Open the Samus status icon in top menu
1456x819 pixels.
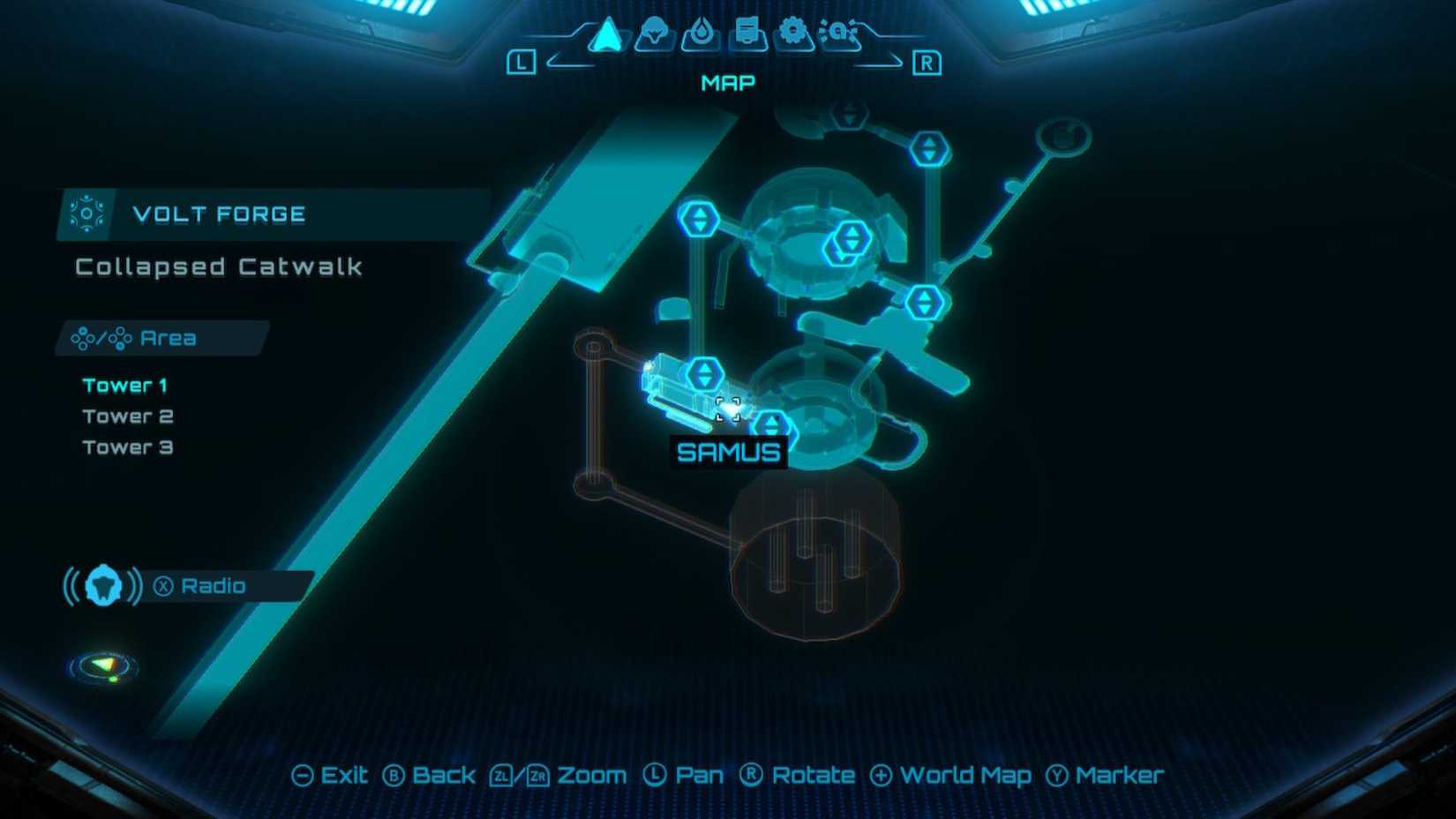(x=653, y=34)
